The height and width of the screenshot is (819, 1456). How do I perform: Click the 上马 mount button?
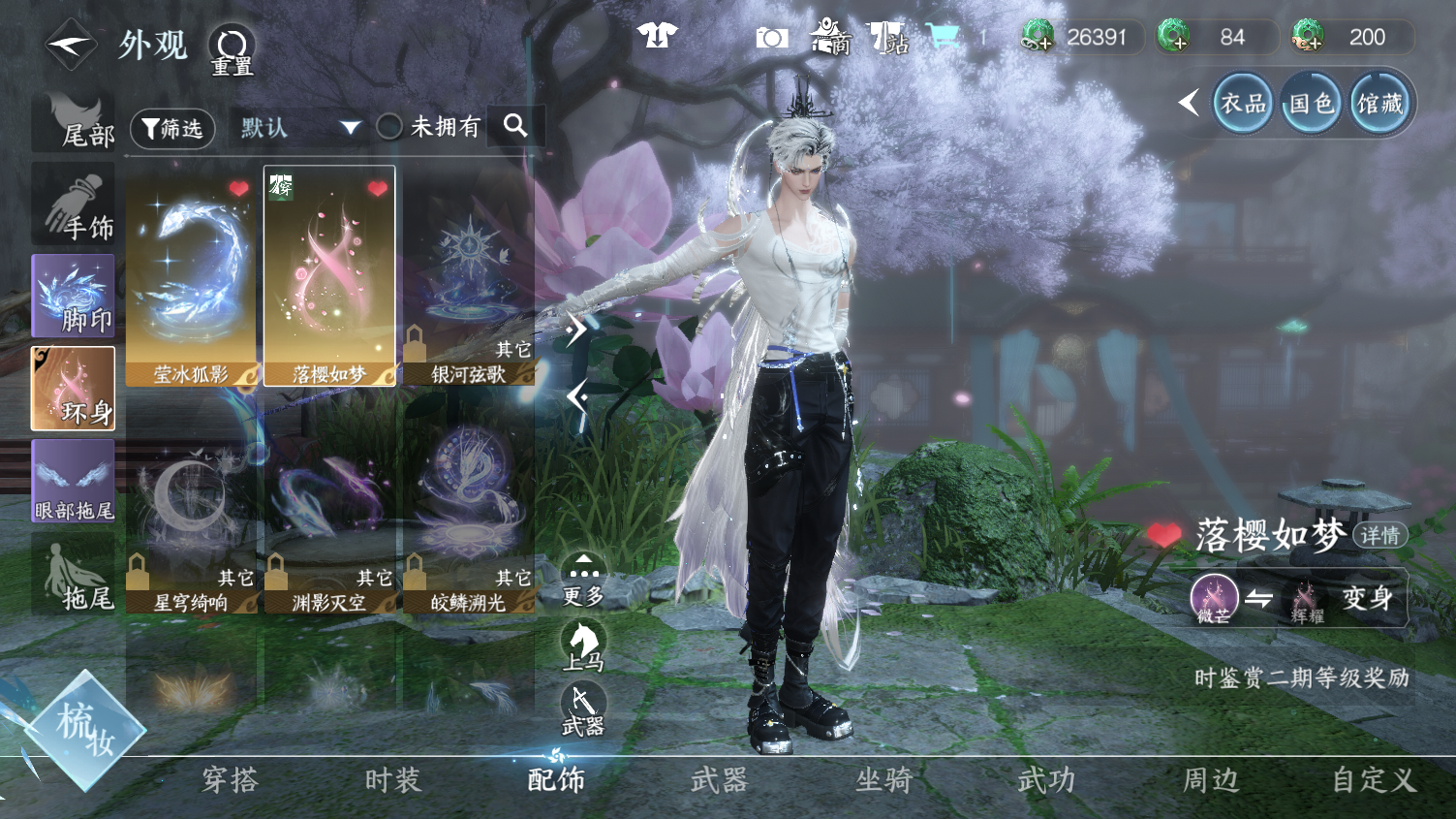click(x=583, y=646)
